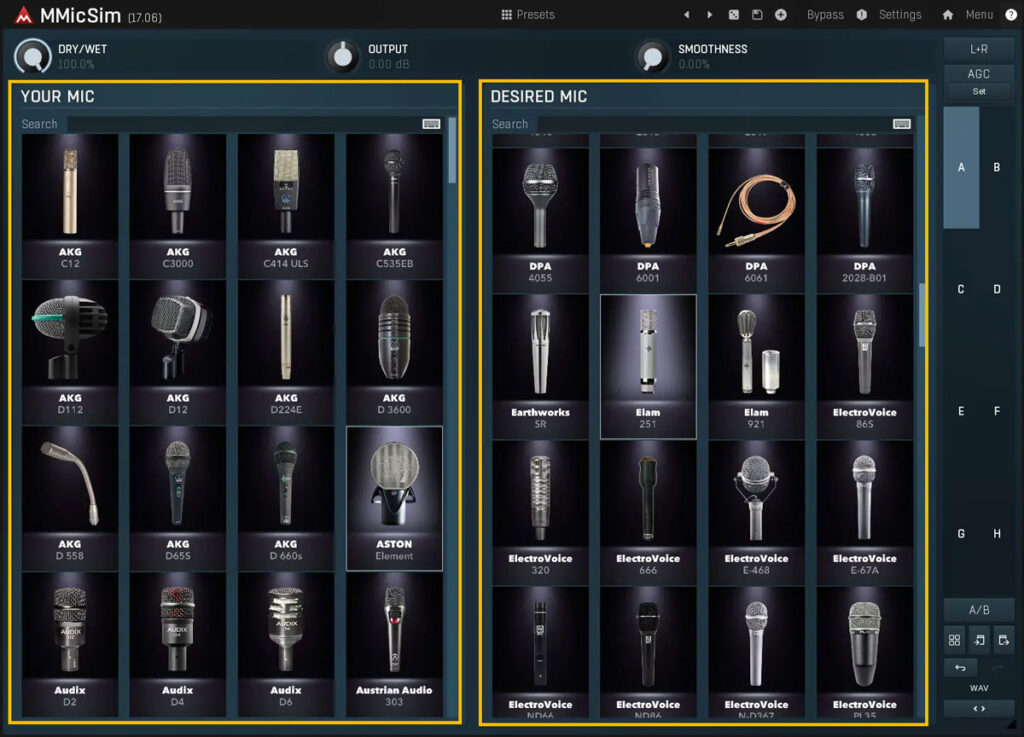Toggle the Bypass button
Image resolution: width=1024 pixels, height=737 pixels.
click(x=825, y=15)
